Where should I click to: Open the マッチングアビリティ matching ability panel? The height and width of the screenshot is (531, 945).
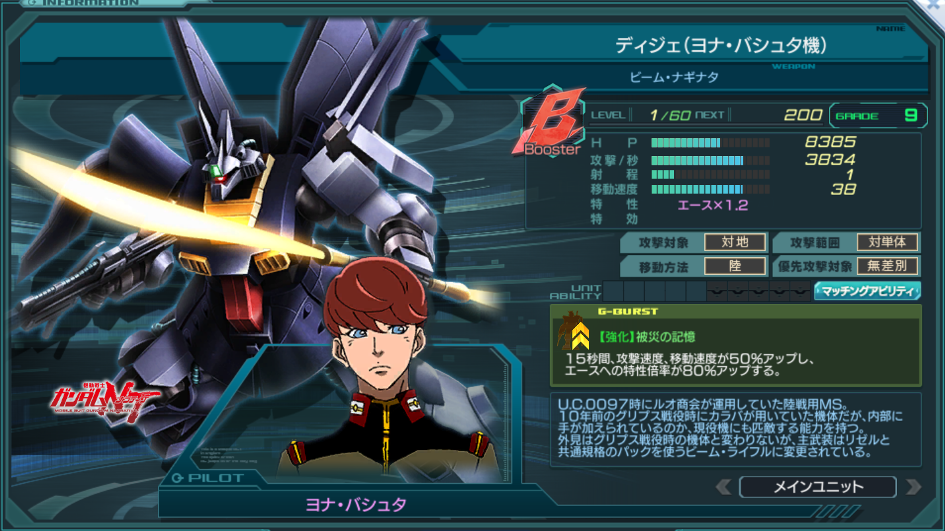(x=867, y=291)
